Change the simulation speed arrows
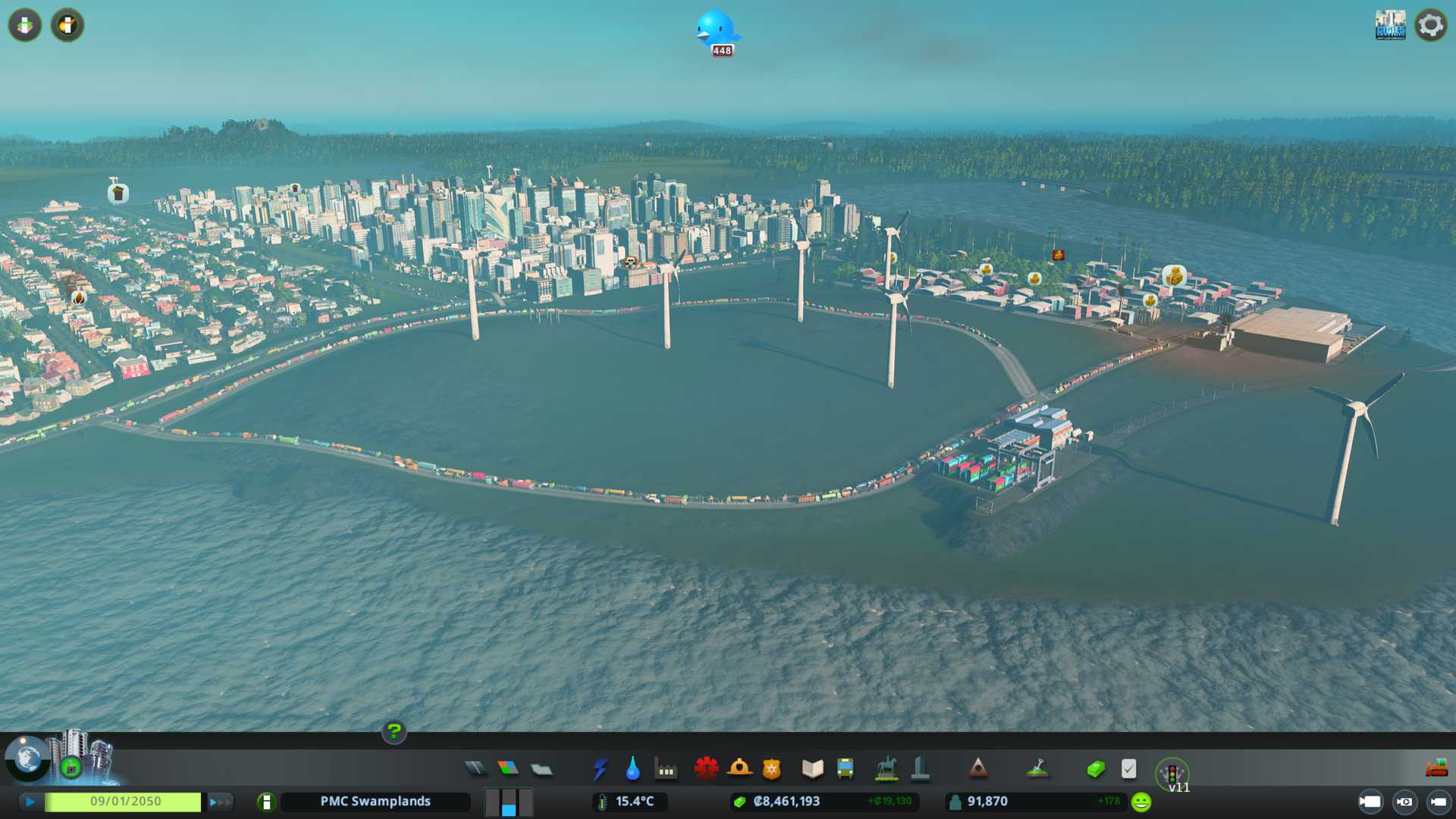This screenshot has height=819, width=1456. tap(220, 802)
